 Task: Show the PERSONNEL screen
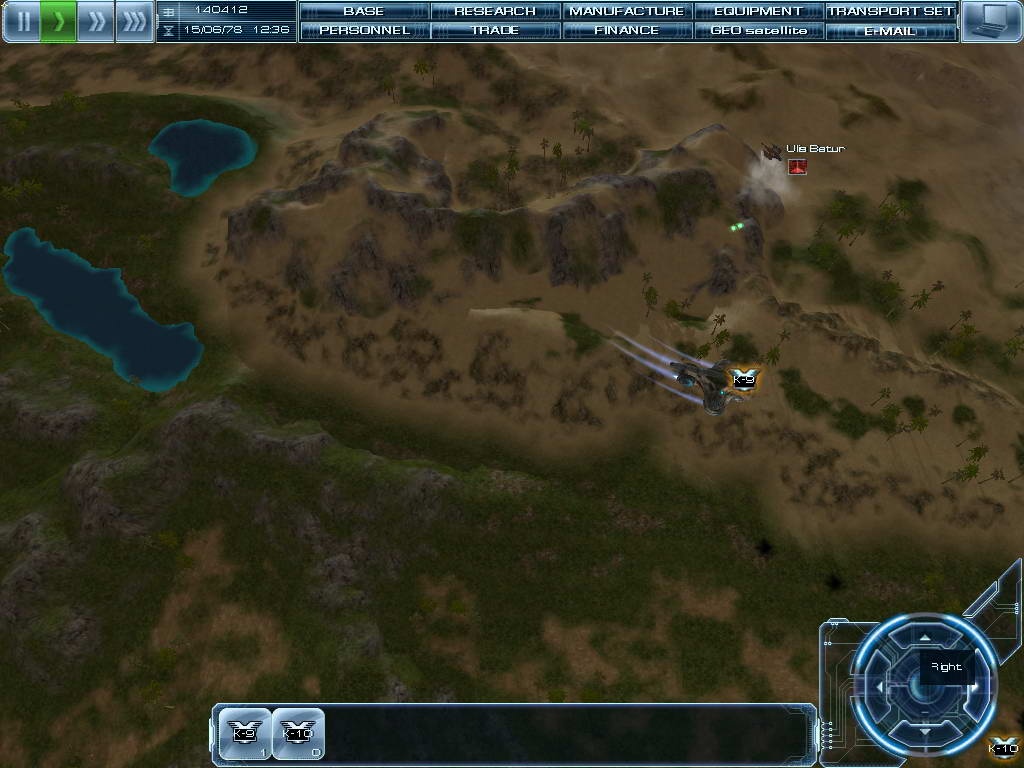click(363, 30)
